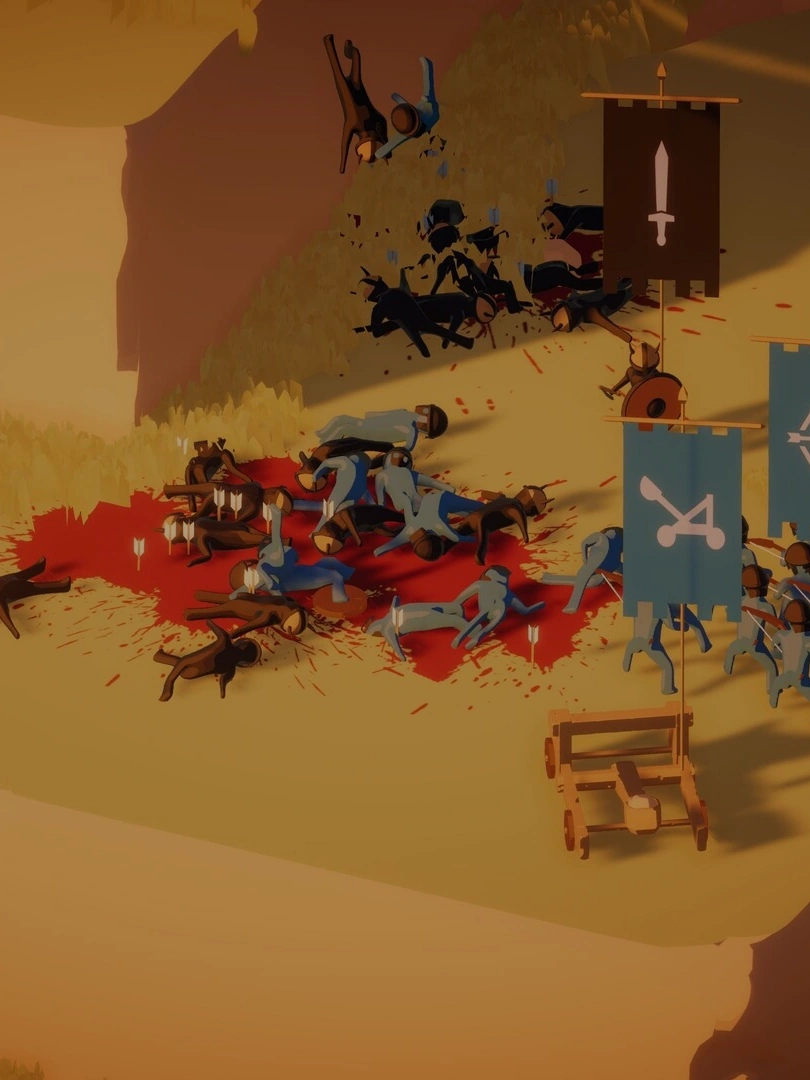This screenshot has height=1080, width=810.
Task: Select the blue bow banner squad
Action: coord(792,440)
